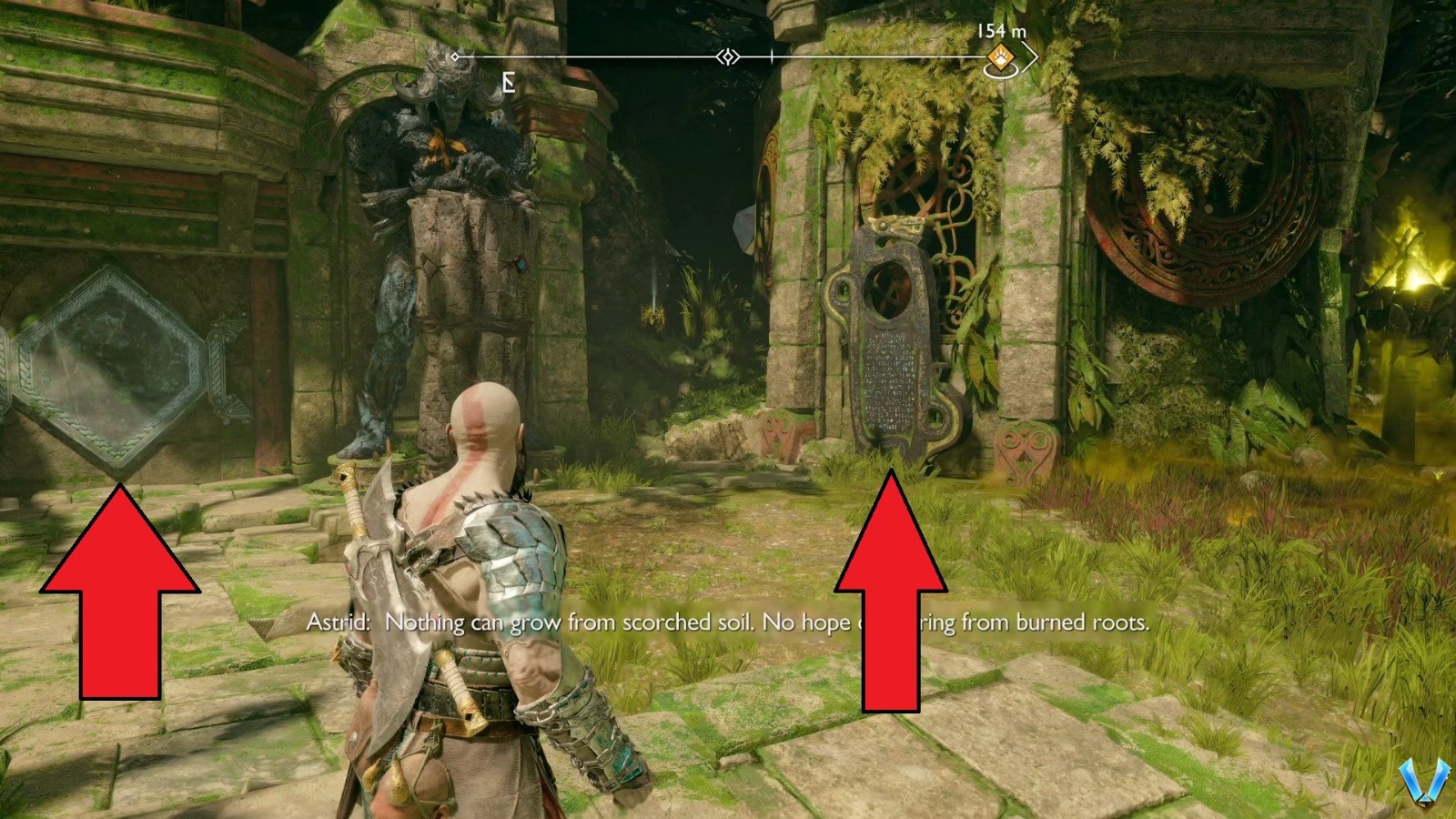
Task: Click the central chevron marker on the compass
Action: pos(727,57)
